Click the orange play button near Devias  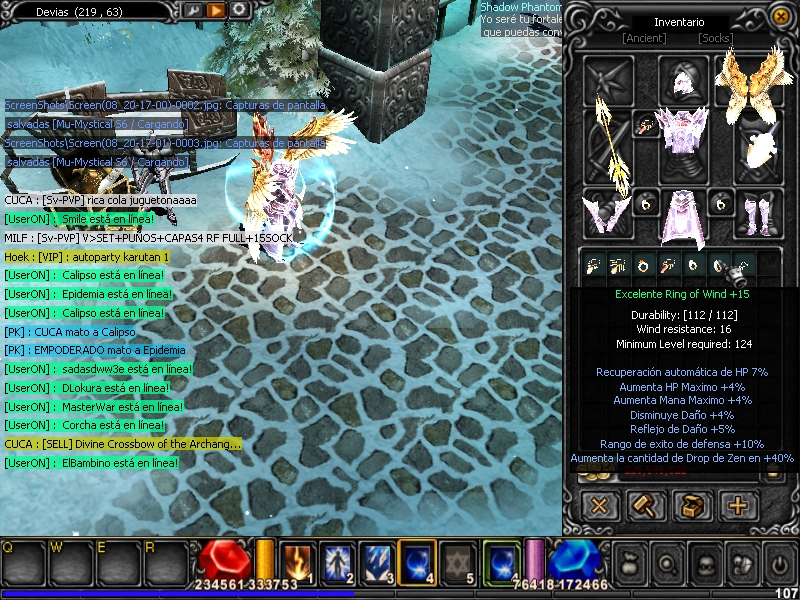[216, 10]
